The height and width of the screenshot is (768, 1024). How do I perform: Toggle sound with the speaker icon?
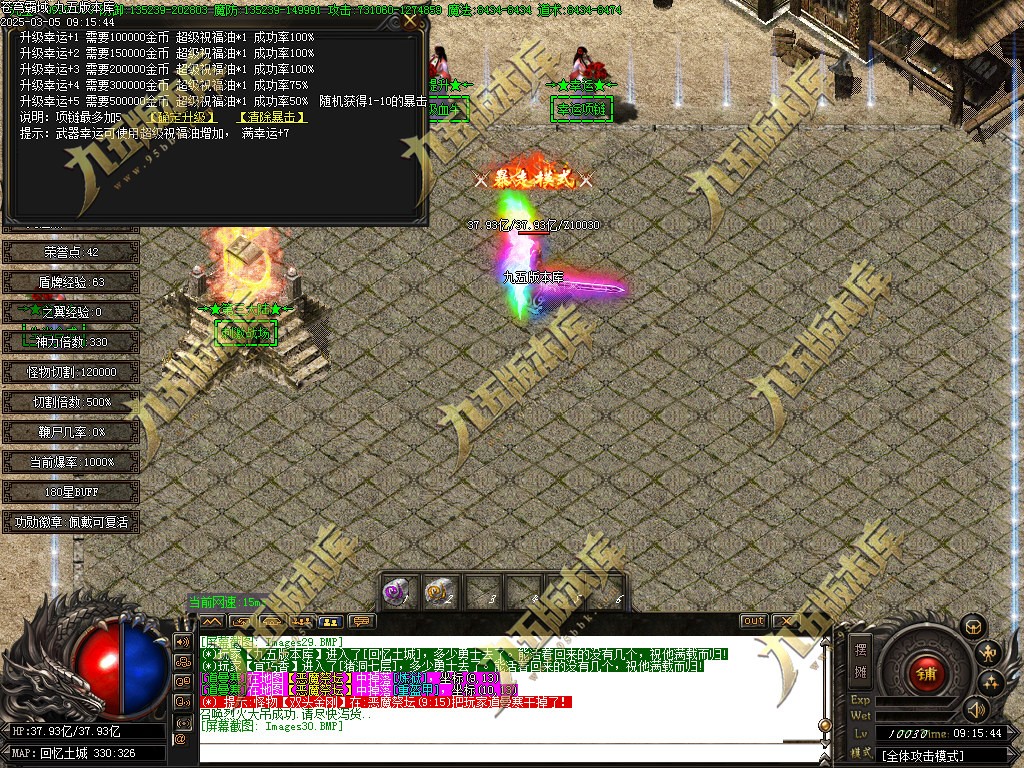coord(976,709)
